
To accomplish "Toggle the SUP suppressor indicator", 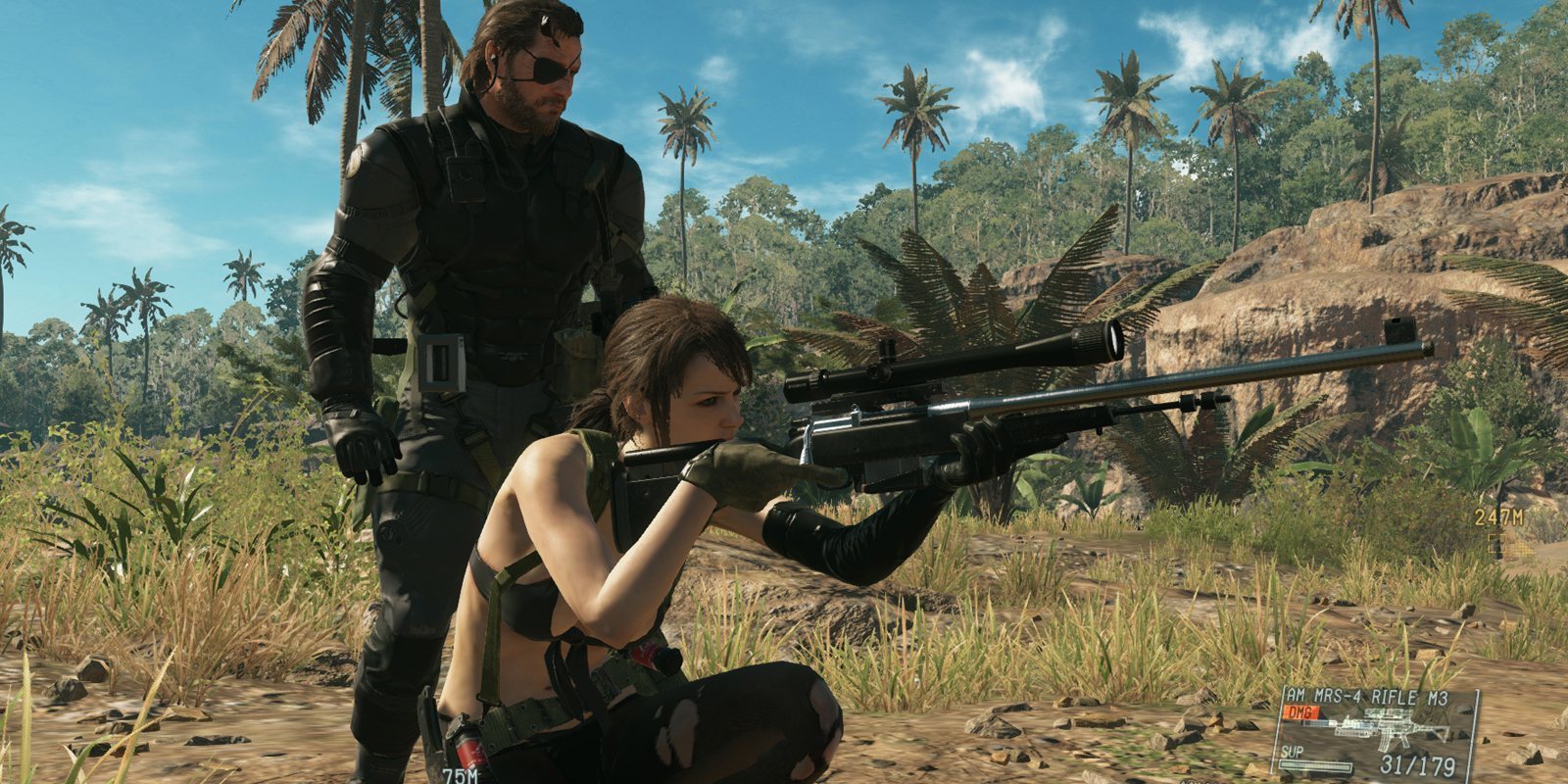I will point(1292,753).
